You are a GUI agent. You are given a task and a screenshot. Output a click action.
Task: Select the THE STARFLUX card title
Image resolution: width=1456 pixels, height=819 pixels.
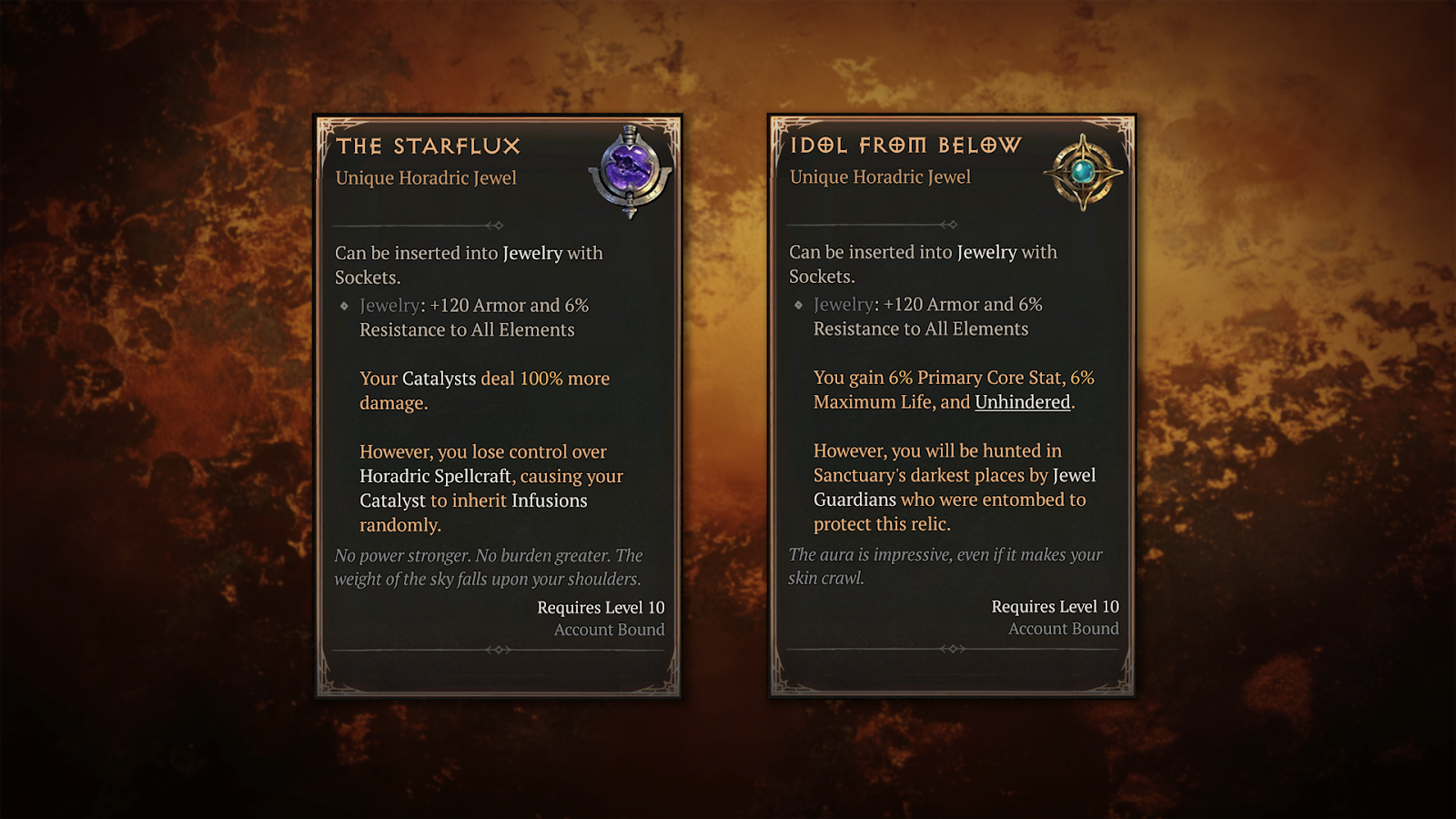pyautogui.click(x=428, y=146)
